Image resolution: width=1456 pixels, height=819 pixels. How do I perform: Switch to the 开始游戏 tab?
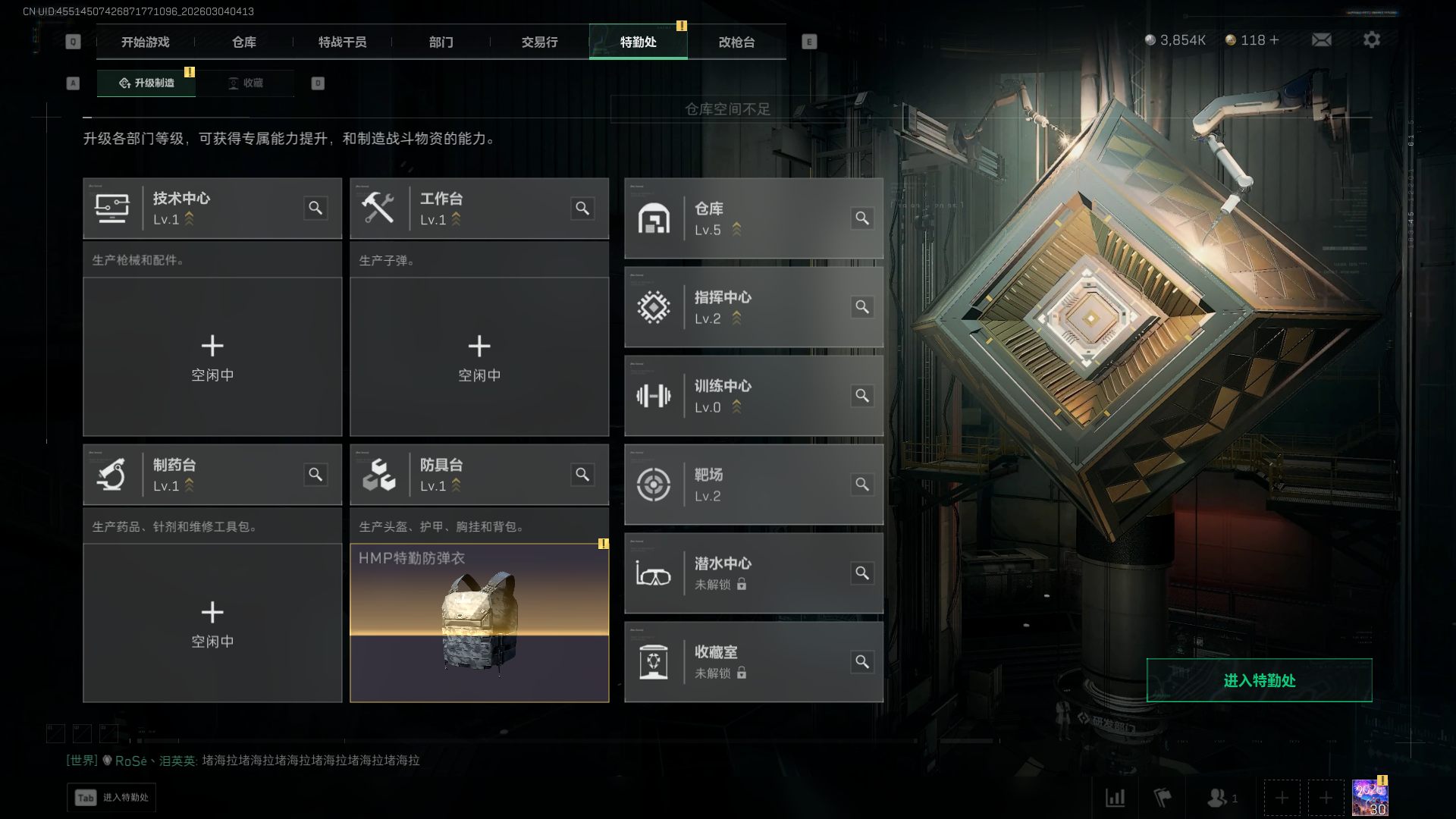145,42
